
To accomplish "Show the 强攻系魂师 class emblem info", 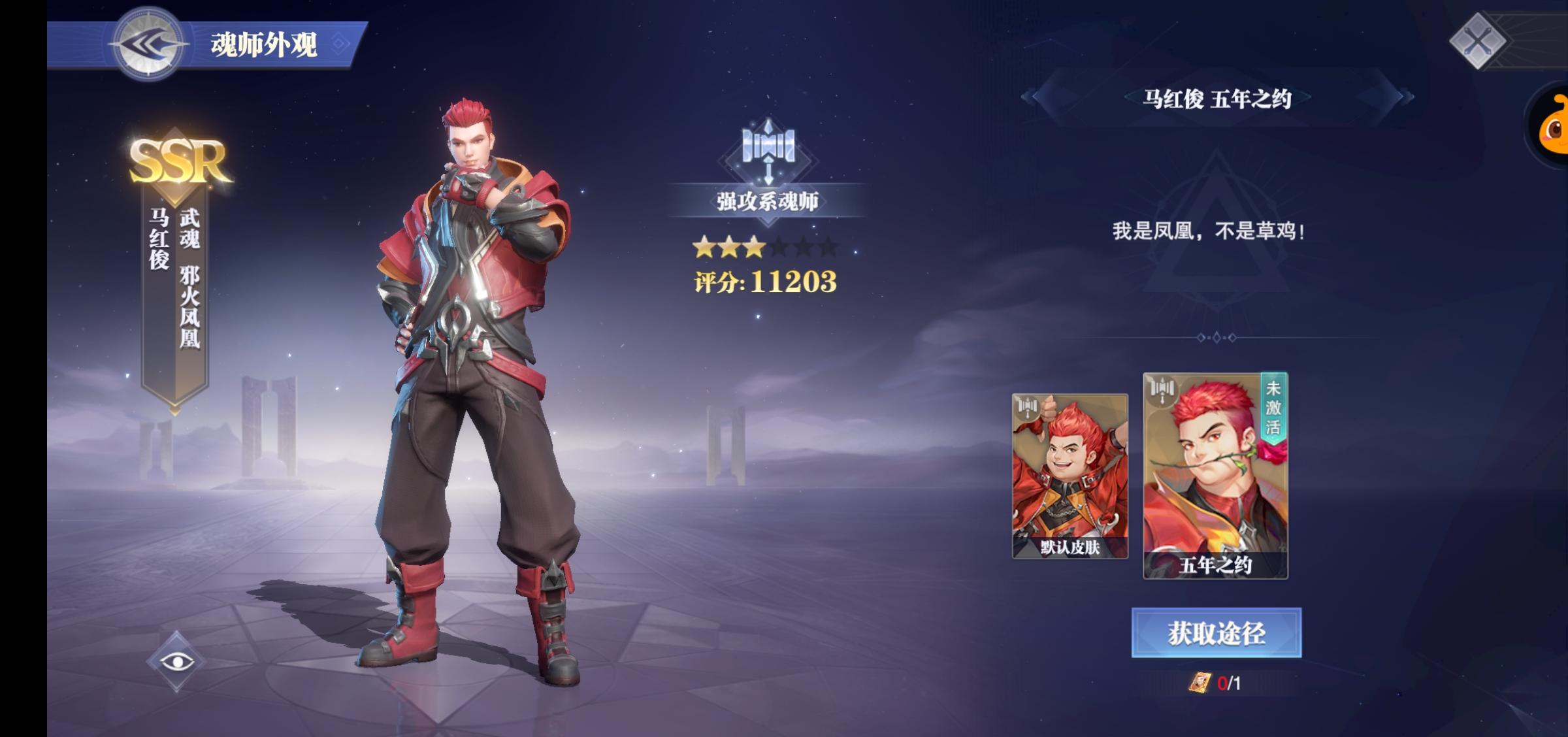I will pos(768,150).
